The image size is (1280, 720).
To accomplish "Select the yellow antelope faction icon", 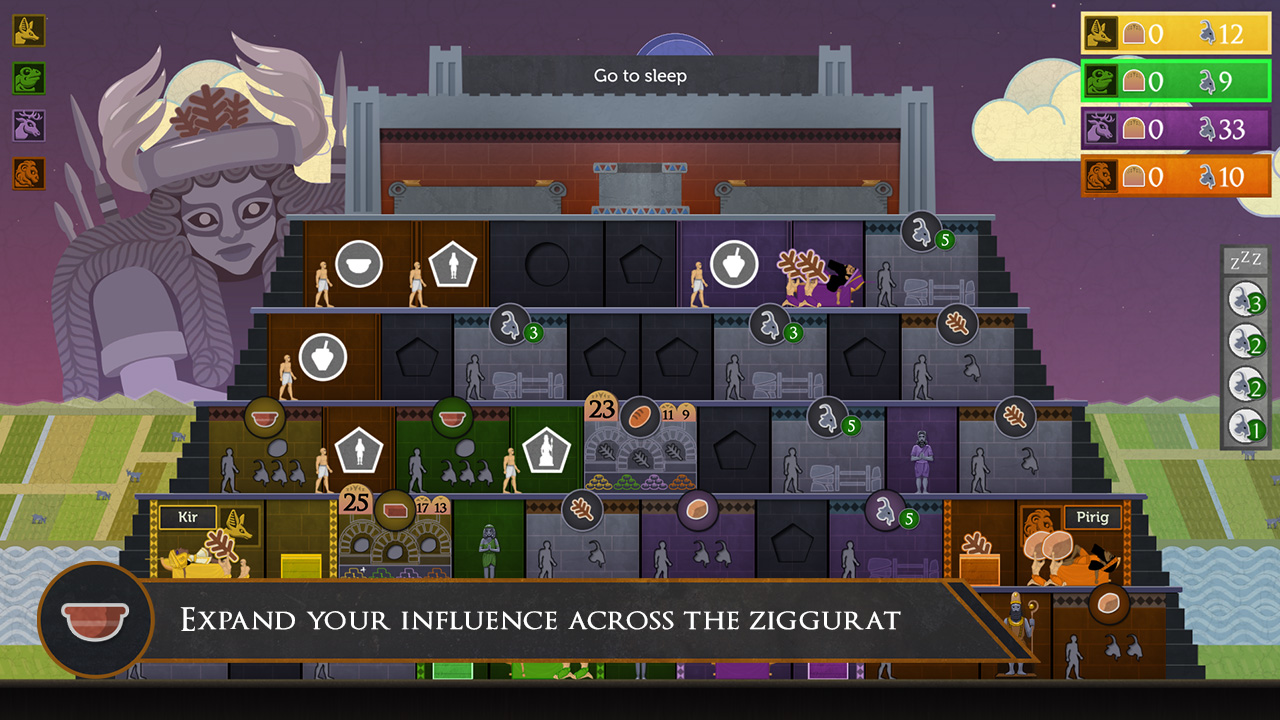I will point(28,31).
